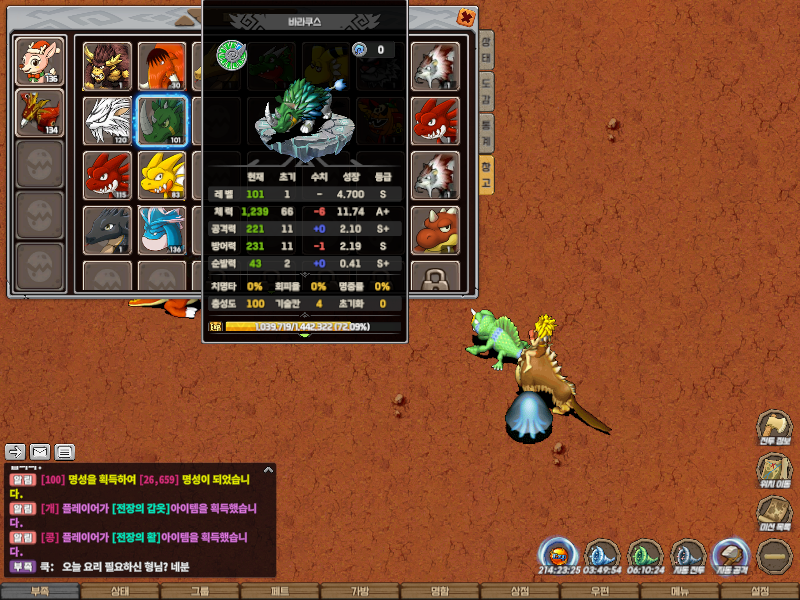Click the envelope mail button above chat
This screenshot has height=600, width=800.
40,451
